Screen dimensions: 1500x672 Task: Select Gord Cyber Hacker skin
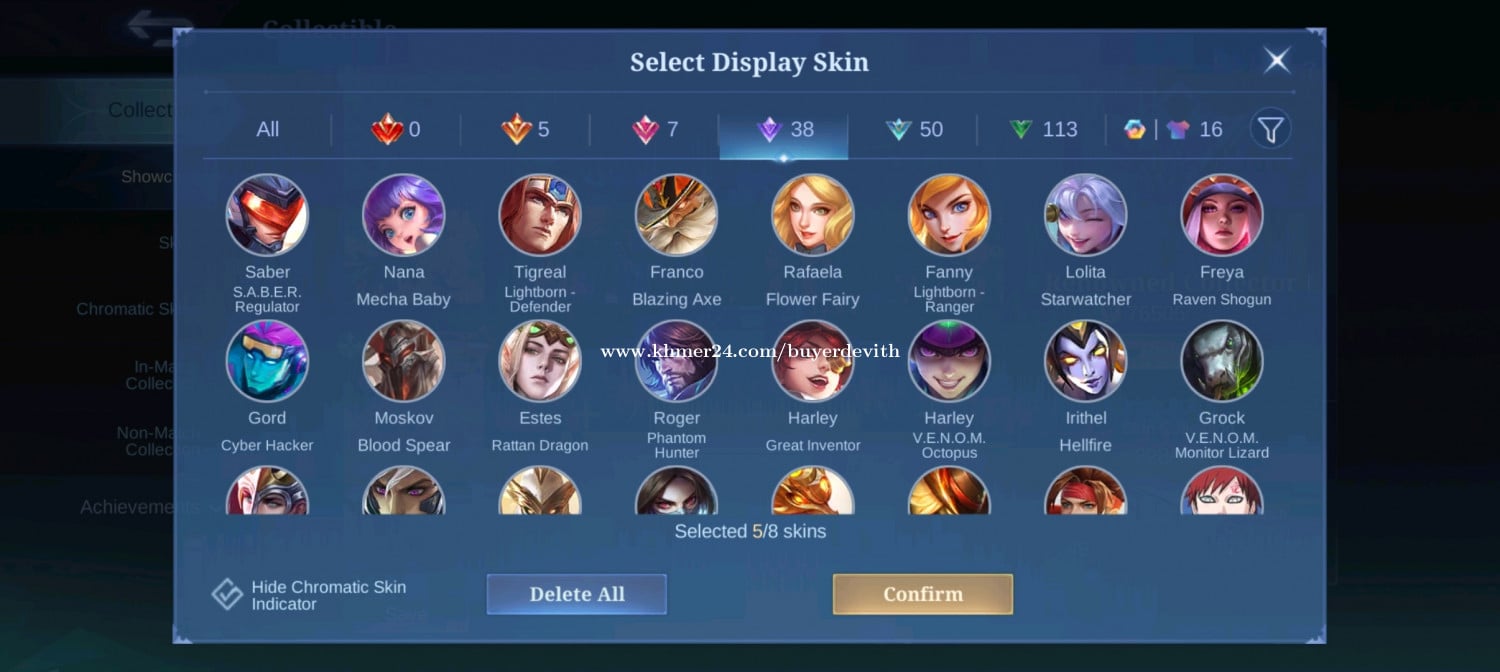click(267, 361)
